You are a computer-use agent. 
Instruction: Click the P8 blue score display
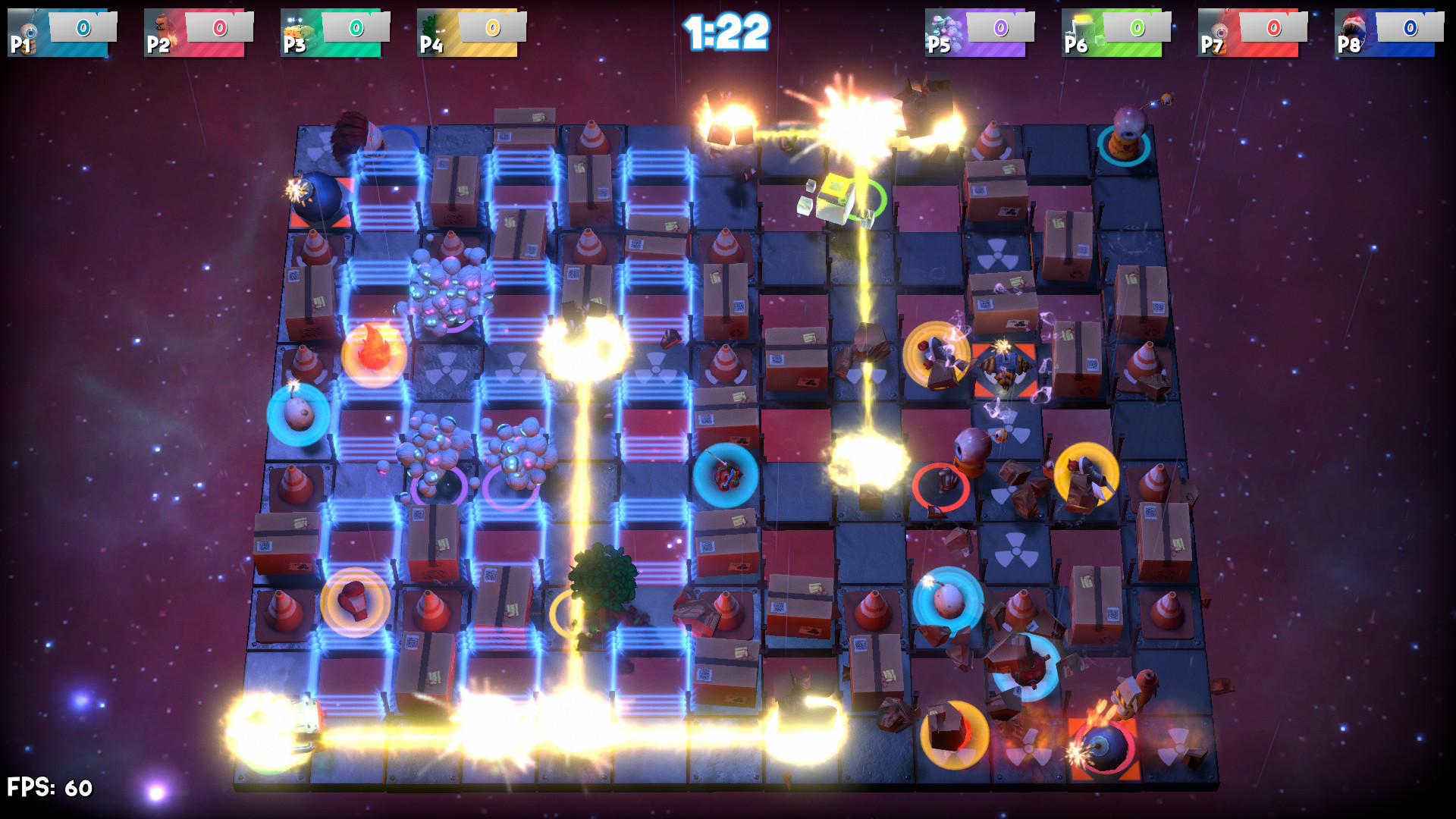click(x=1409, y=28)
